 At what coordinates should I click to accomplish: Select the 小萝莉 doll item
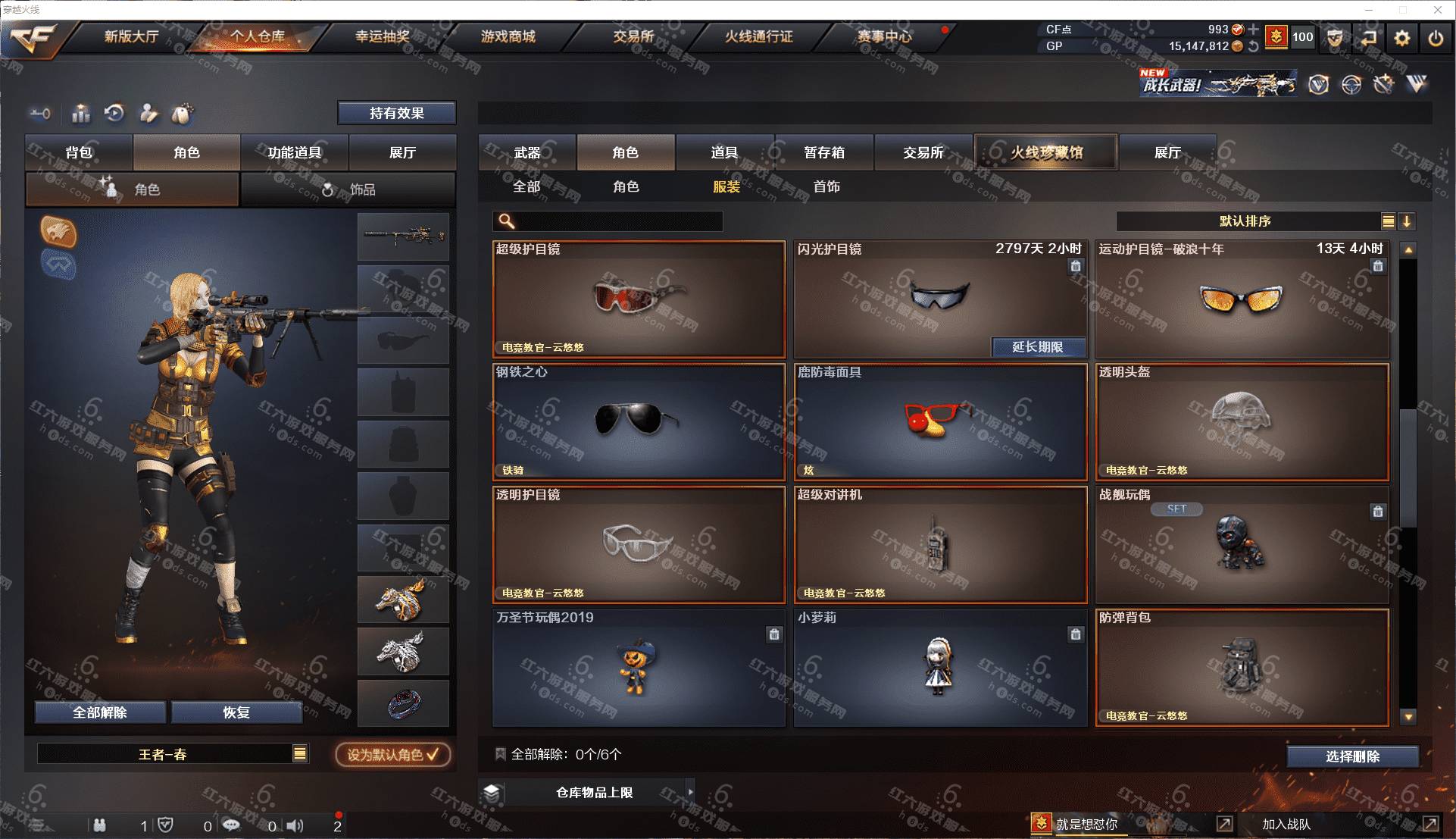[939, 668]
